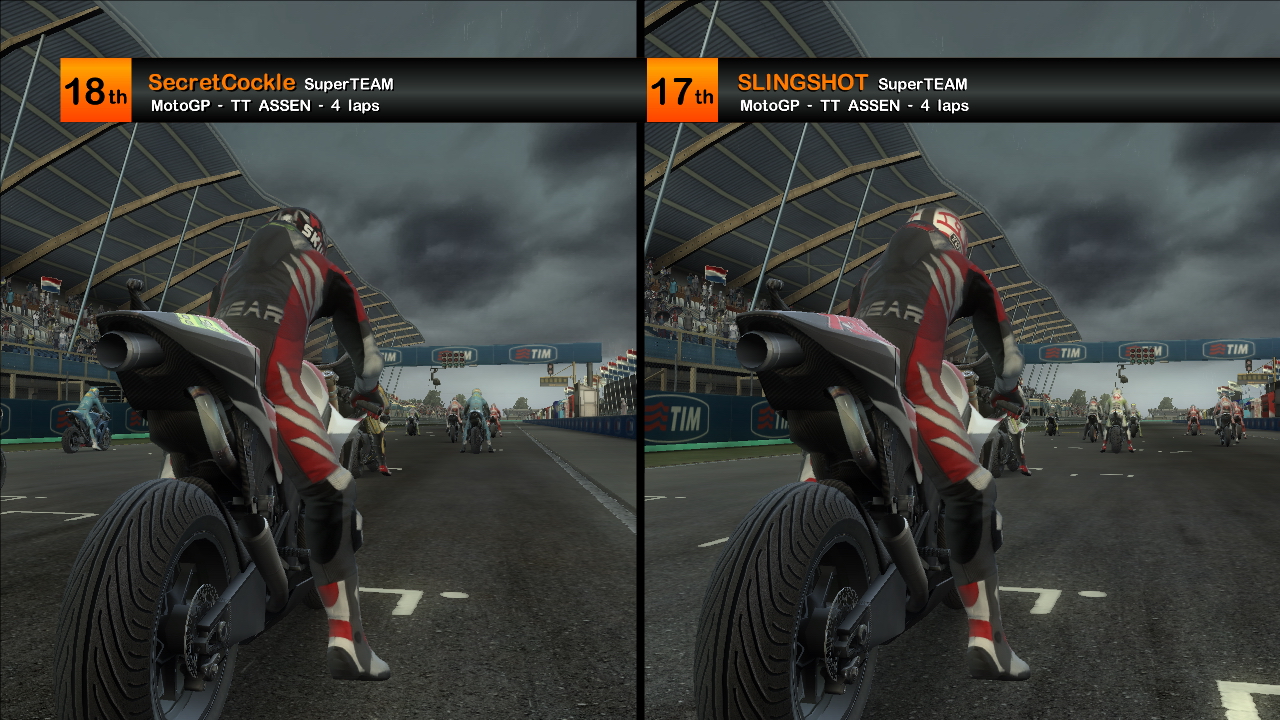1280x720 pixels.
Task: Click the 18th position badge
Action: pyautogui.click(x=95, y=90)
